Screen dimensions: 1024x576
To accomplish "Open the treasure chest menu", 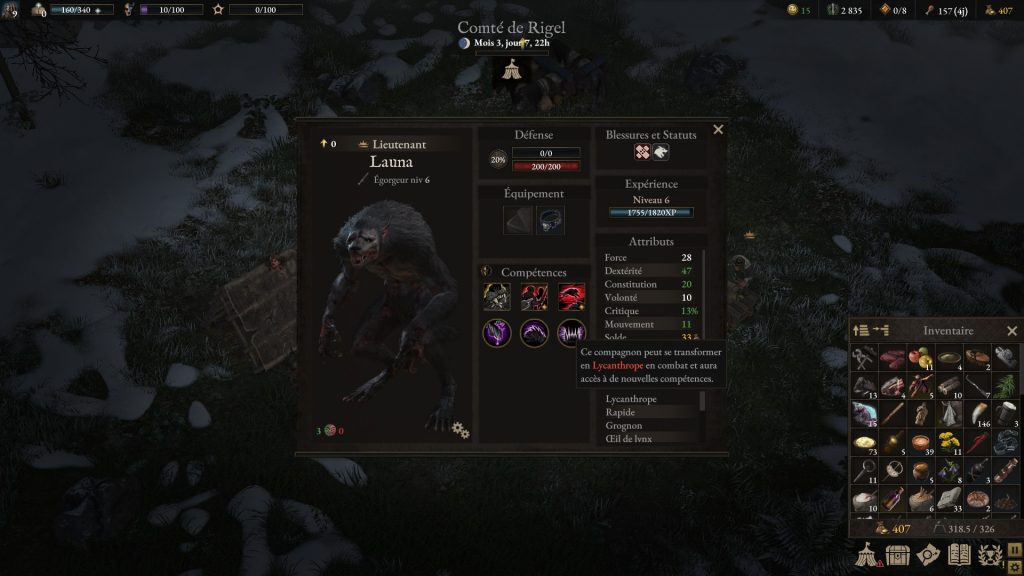I will (x=898, y=555).
